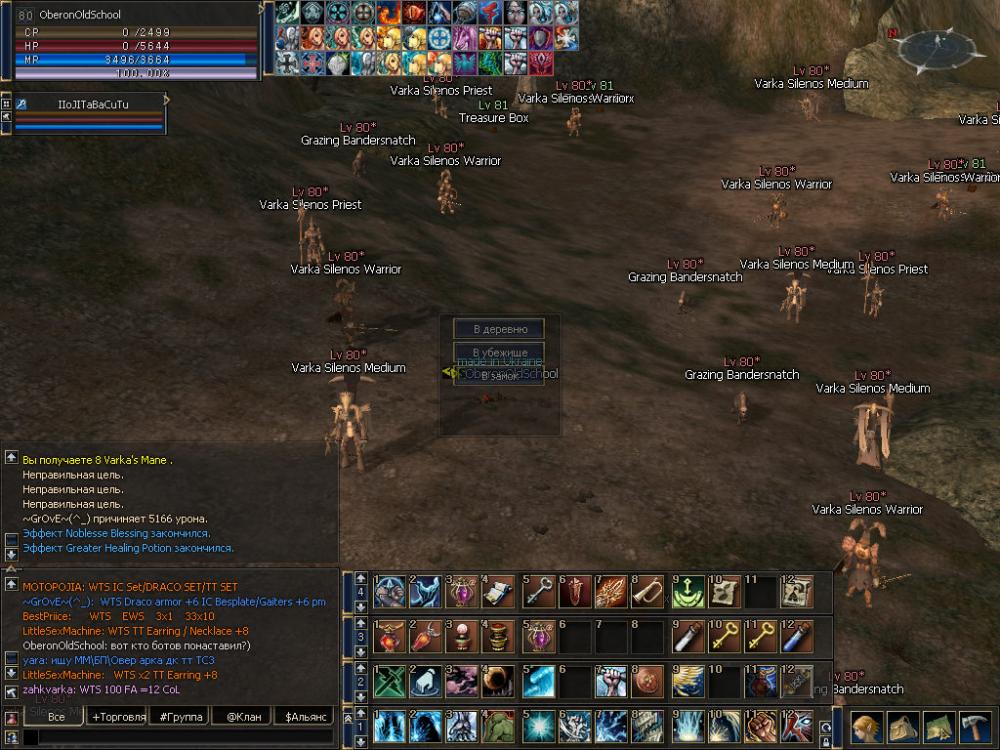The height and width of the screenshot is (750, 1000).
Task: Click the chat text input field
Action: pyautogui.click(x=180, y=737)
